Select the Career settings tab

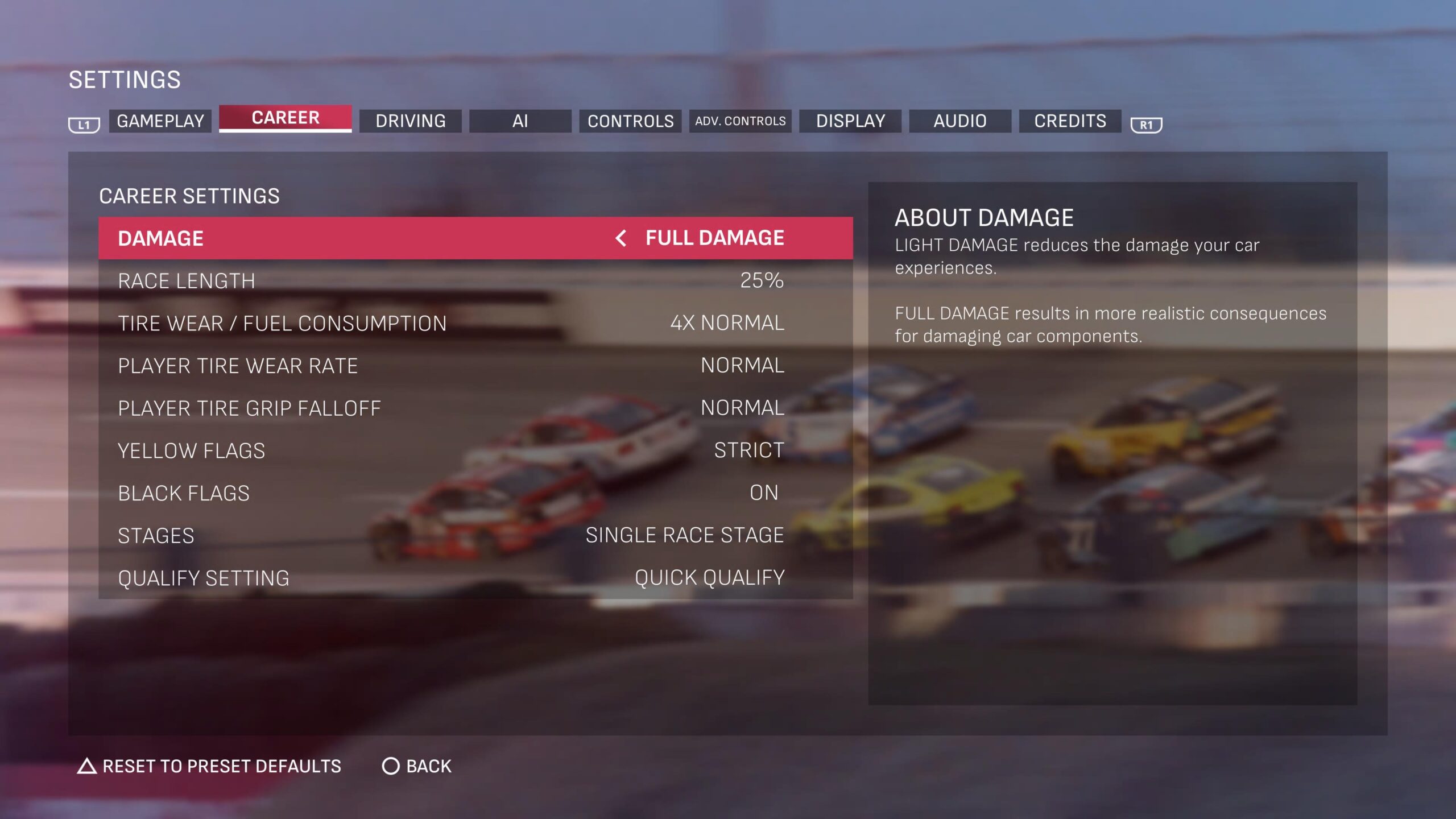point(285,118)
